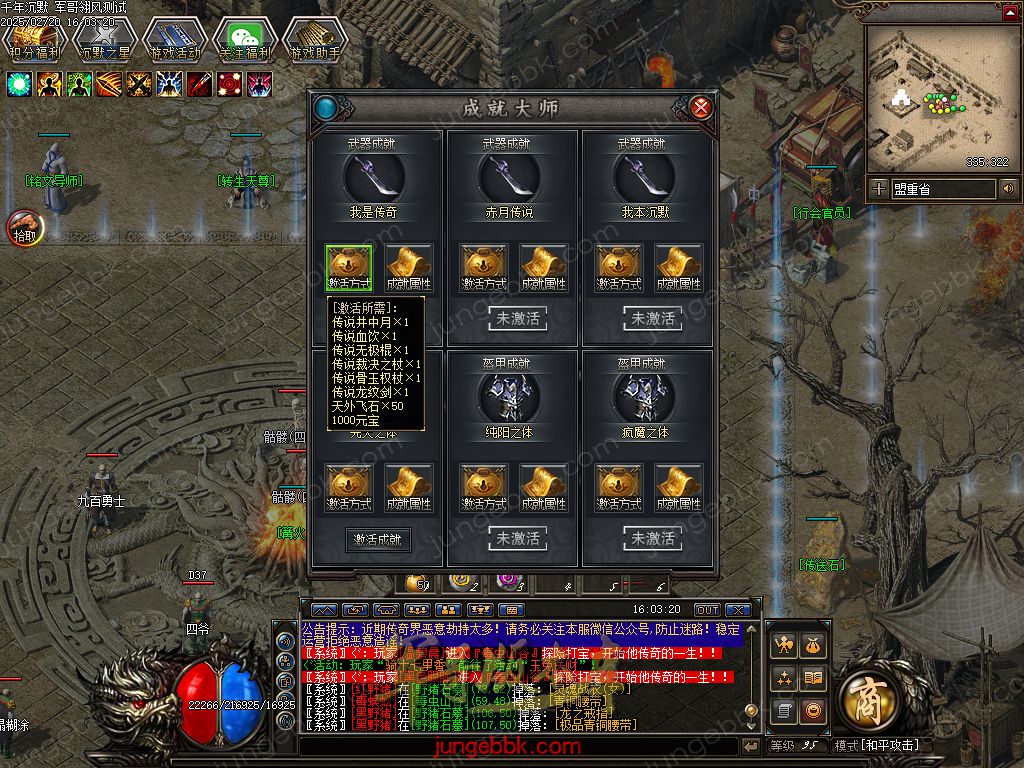Click the OUT button on chat bar
This screenshot has height=768, width=1024.
[707, 609]
